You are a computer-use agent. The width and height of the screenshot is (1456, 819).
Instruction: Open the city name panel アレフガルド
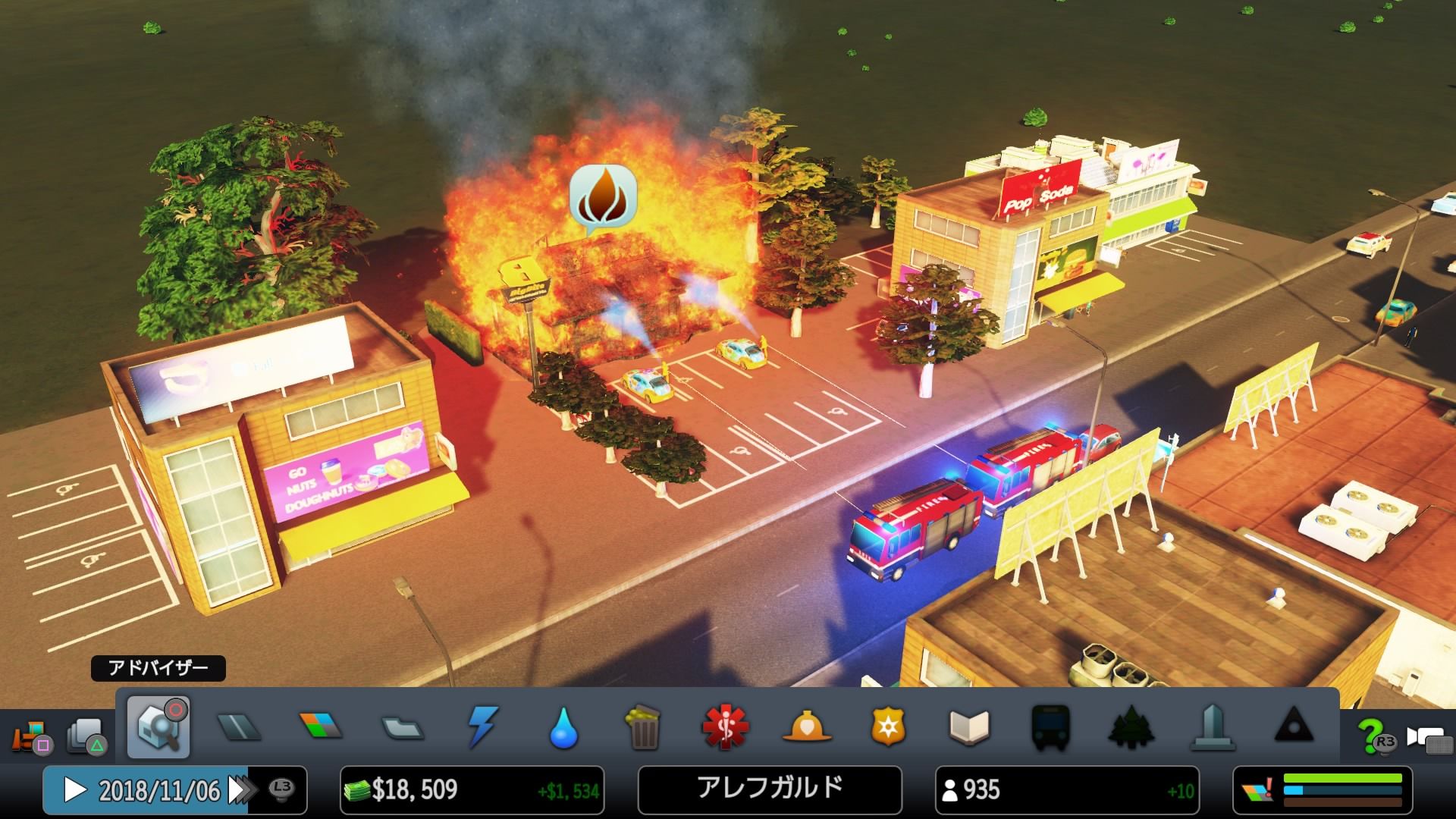click(x=770, y=789)
